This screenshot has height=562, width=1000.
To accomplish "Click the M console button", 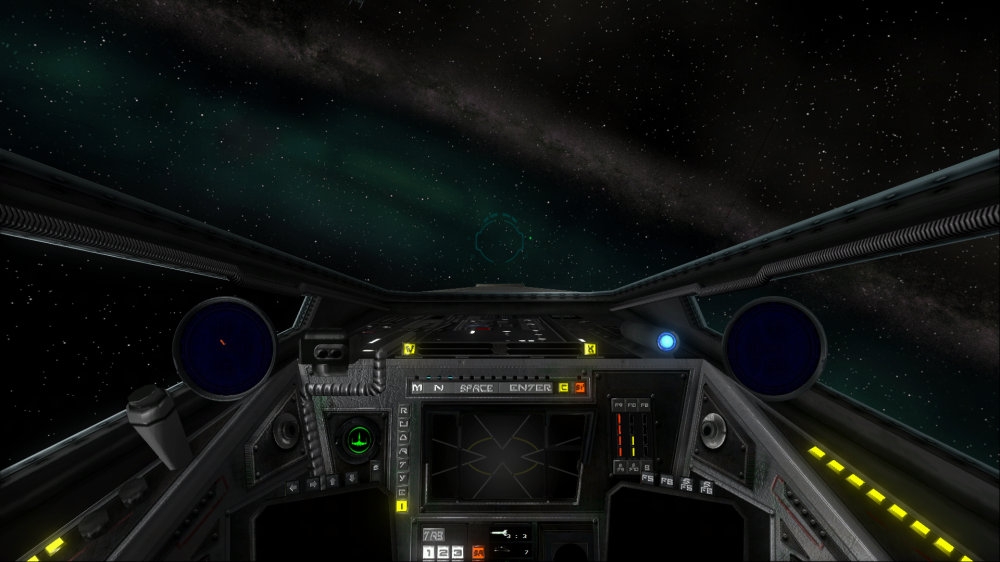I will click(417, 387).
